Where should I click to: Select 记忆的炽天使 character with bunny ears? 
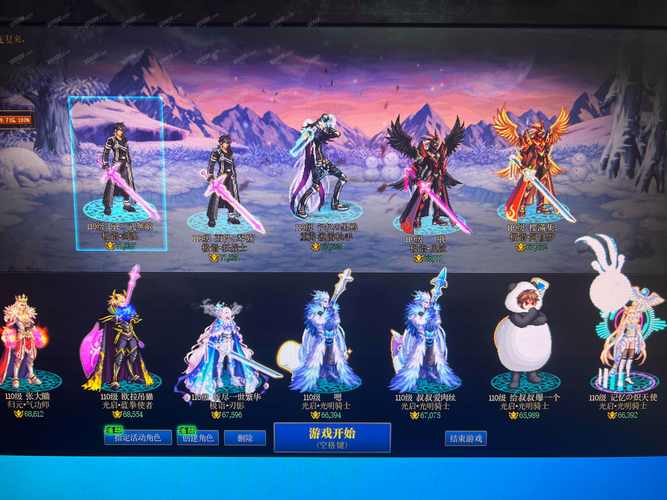626,330
